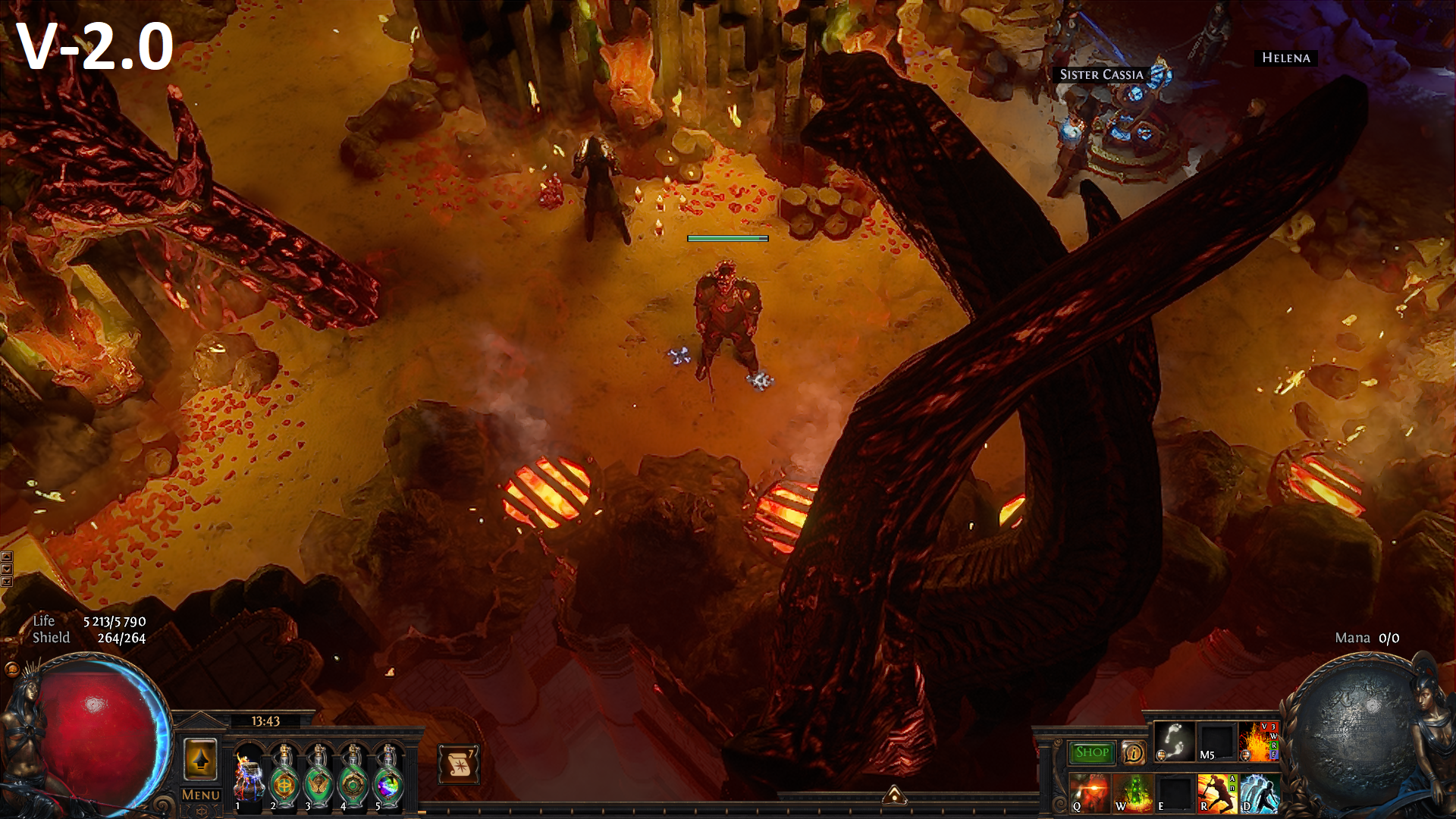
Task: Activate the blue dash D skill
Action: pyautogui.click(x=1259, y=793)
